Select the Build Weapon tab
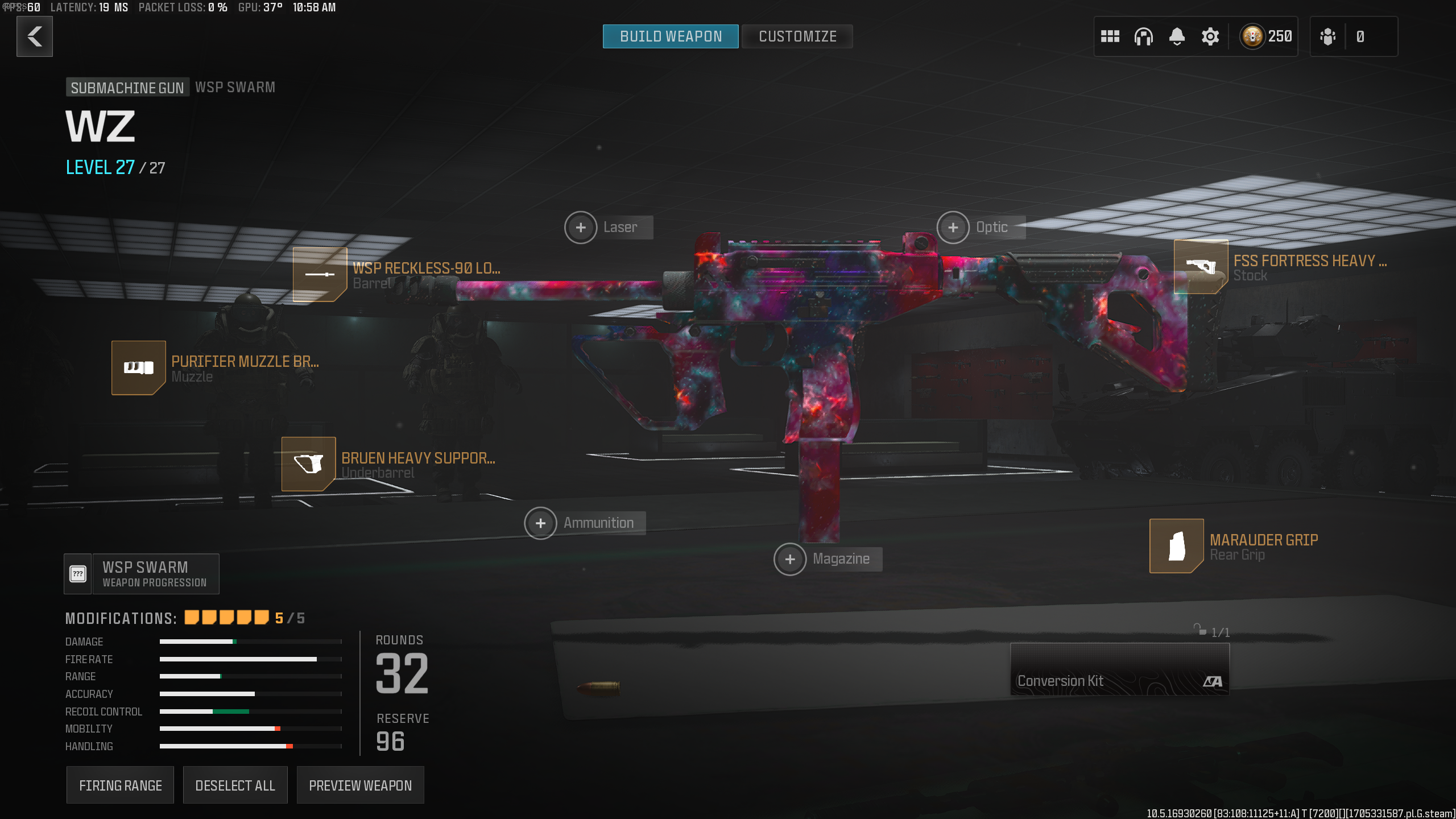Image resolution: width=1456 pixels, height=819 pixels. coord(671,36)
